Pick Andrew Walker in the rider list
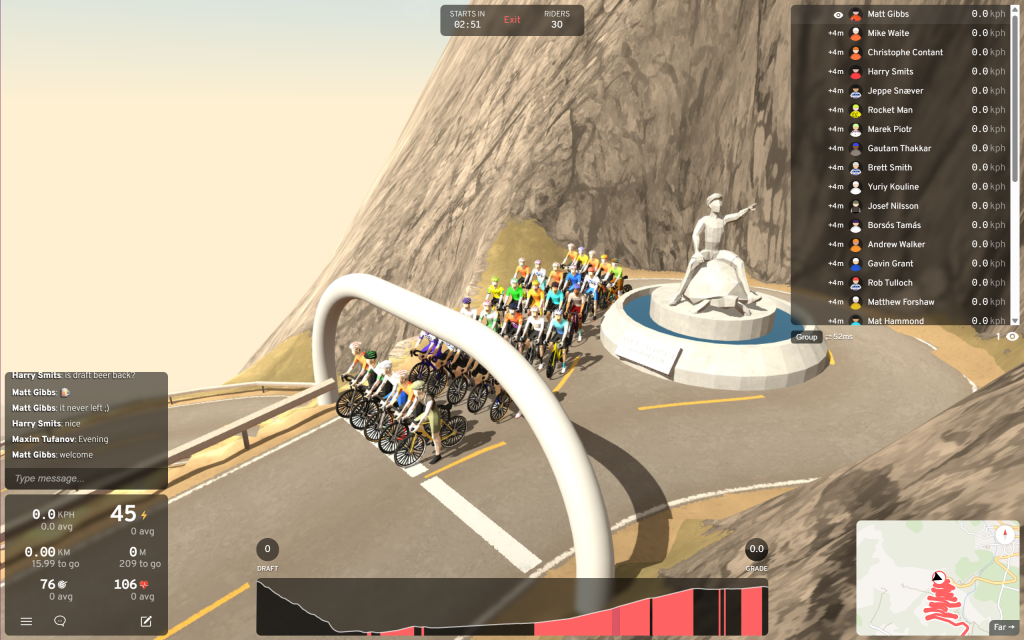The image size is (1024, 640). (x=896, y=244)
